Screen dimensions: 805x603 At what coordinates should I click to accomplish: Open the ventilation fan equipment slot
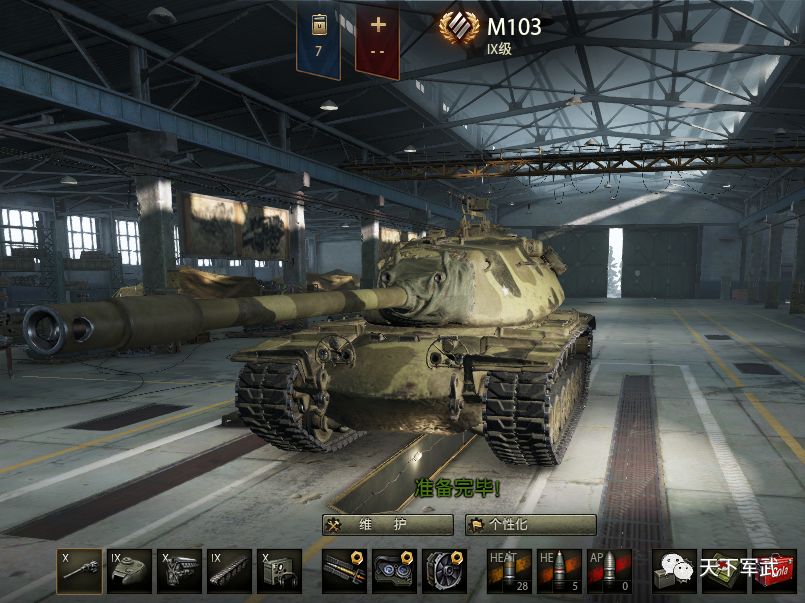click(x=444, y=571)
